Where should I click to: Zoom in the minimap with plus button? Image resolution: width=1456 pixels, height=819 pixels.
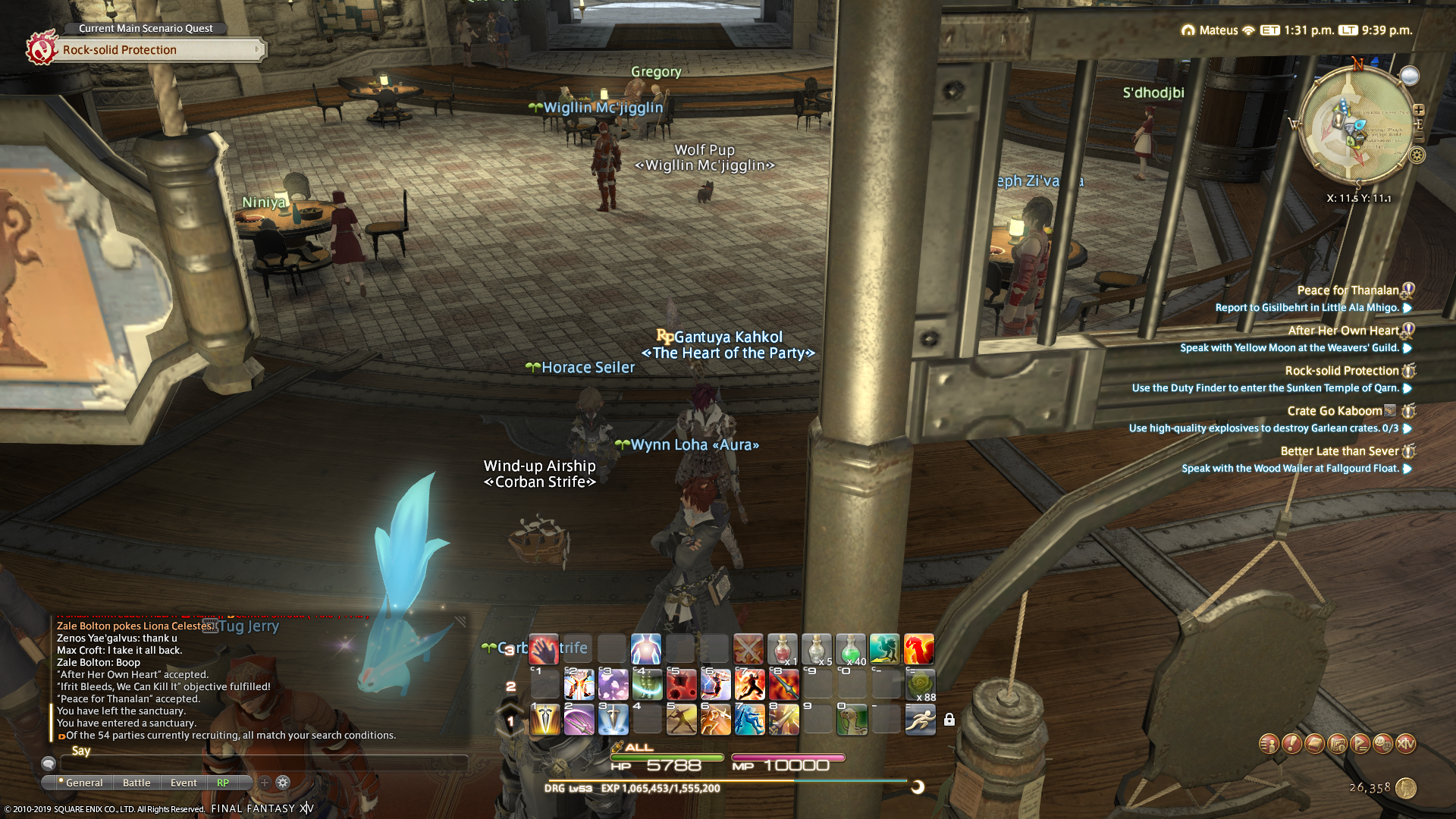[x=1419, y=110]
